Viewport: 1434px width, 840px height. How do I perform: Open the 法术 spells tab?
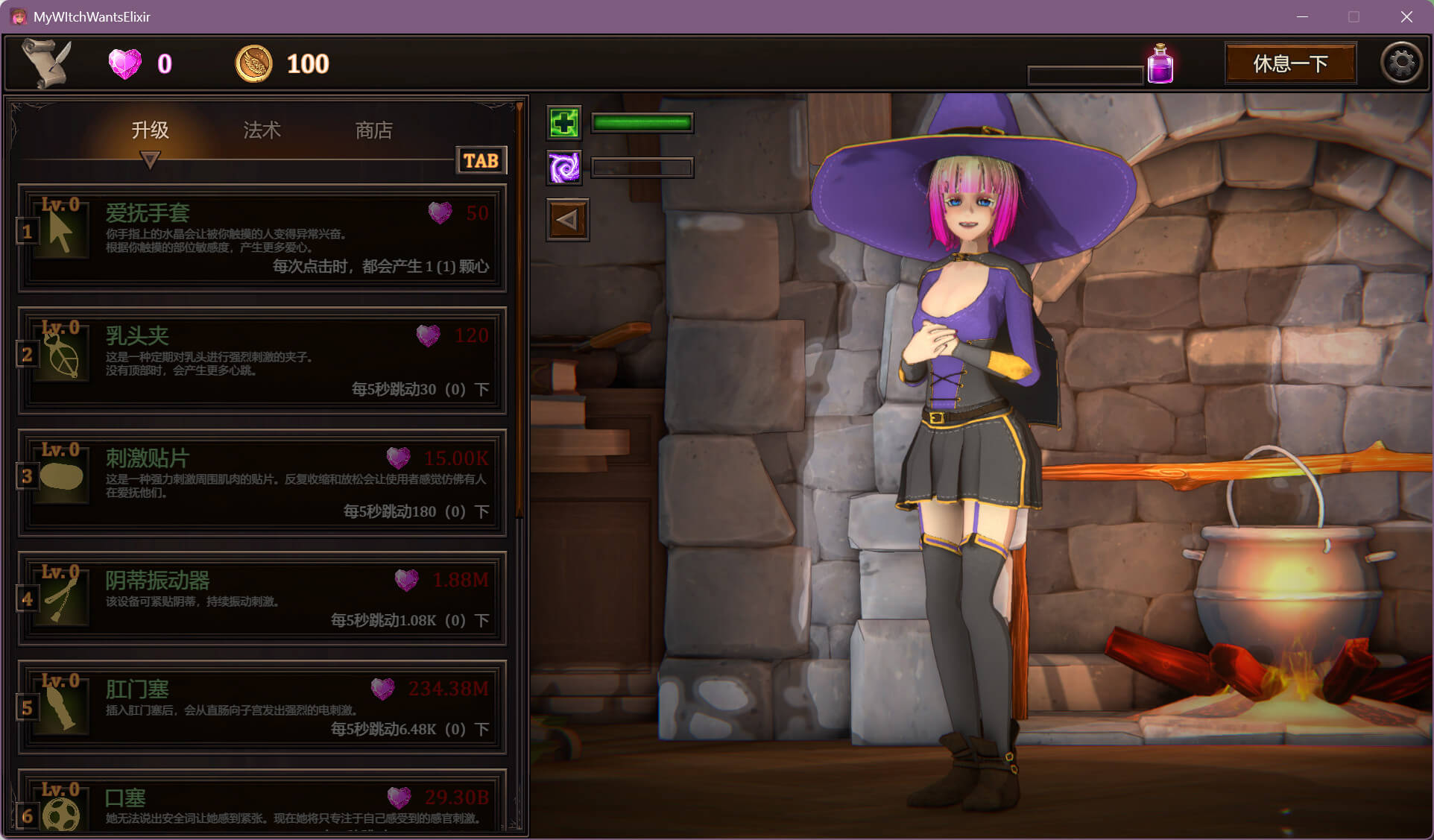click(262, 130)
